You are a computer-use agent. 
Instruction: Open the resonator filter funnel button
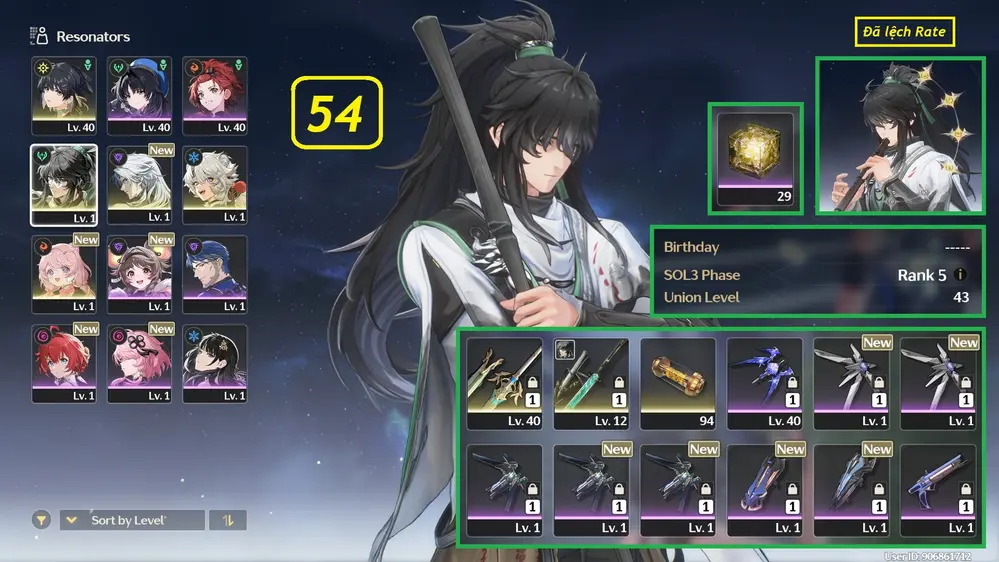[41, 520]
